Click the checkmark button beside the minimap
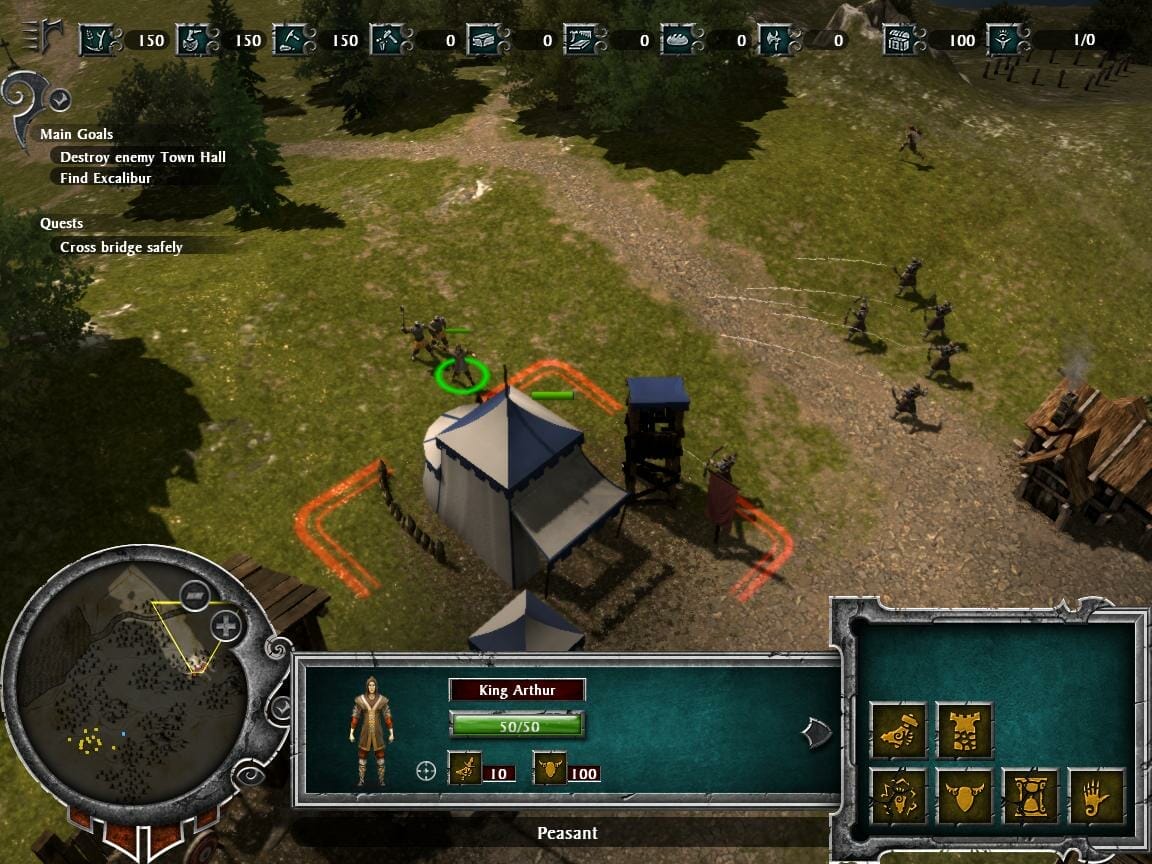Screen dimensions: 1152x864 (282, 708)
